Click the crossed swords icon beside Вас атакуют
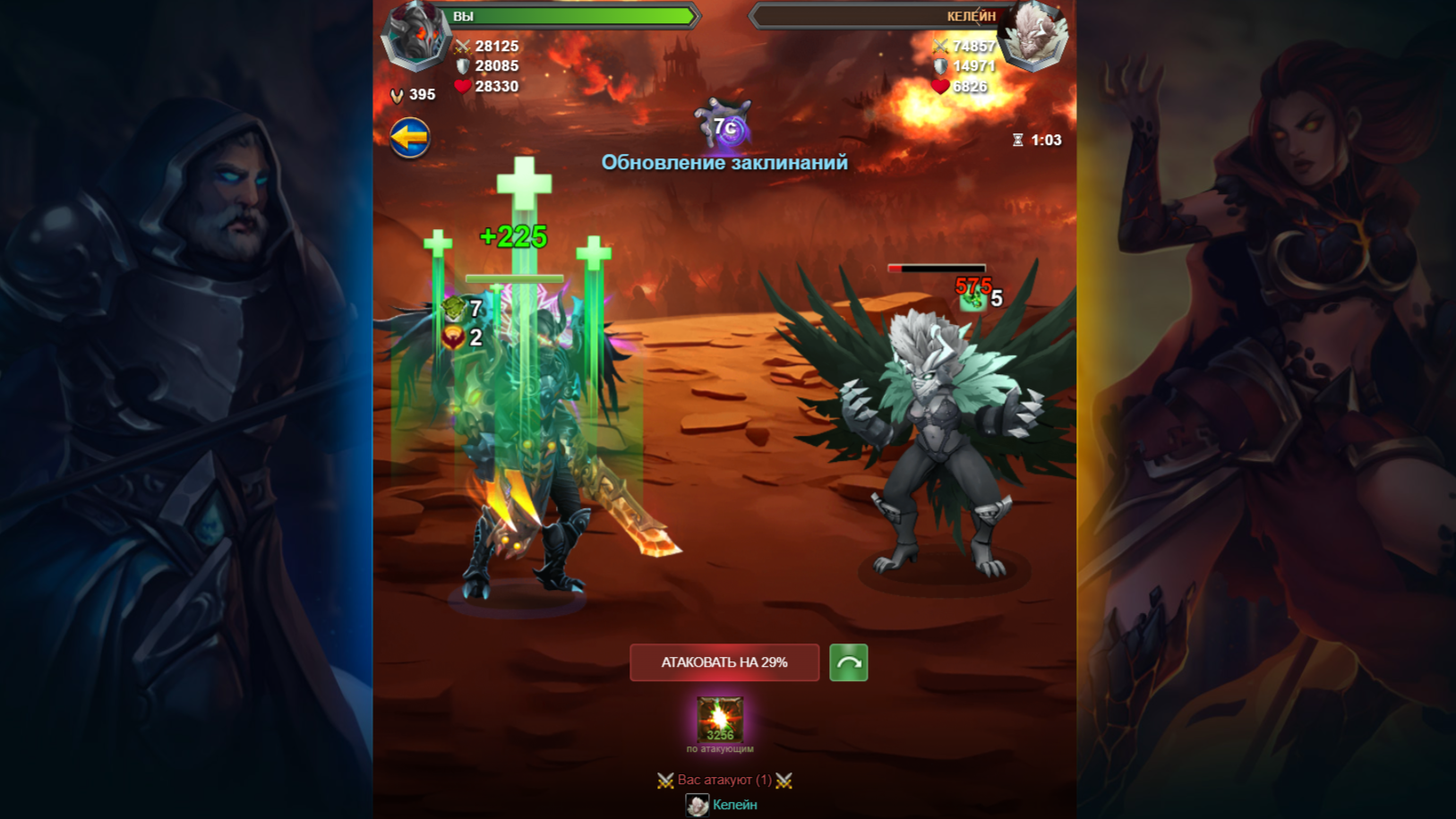The height and width of the screenshot is (819, 1456). coord(667,780)
